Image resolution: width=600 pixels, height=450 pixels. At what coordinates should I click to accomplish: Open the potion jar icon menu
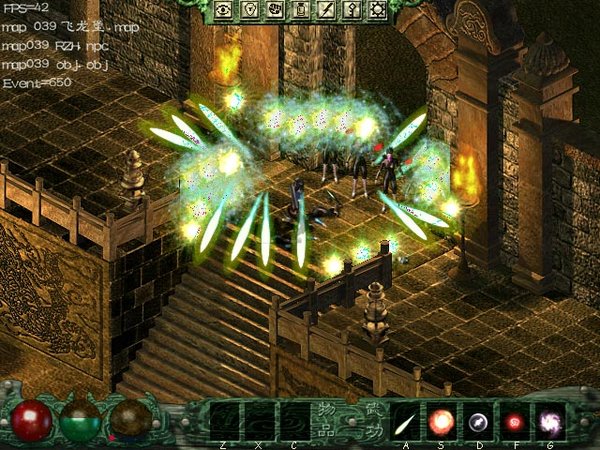(x=300, y=10)
